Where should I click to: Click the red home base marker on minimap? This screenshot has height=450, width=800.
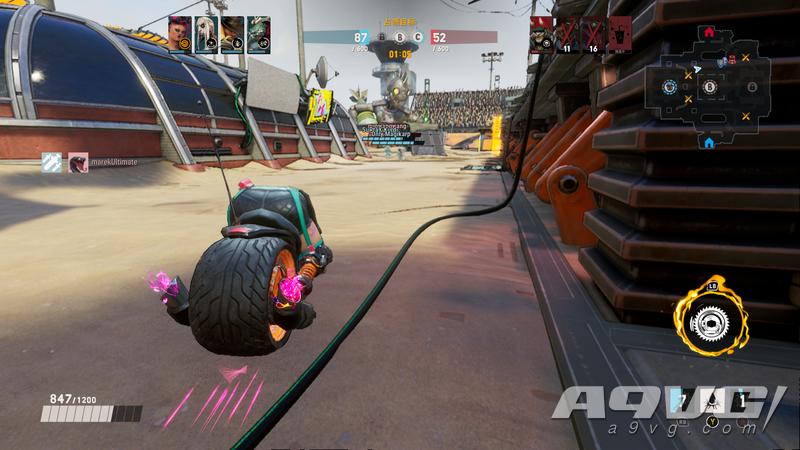pos(709,32)
